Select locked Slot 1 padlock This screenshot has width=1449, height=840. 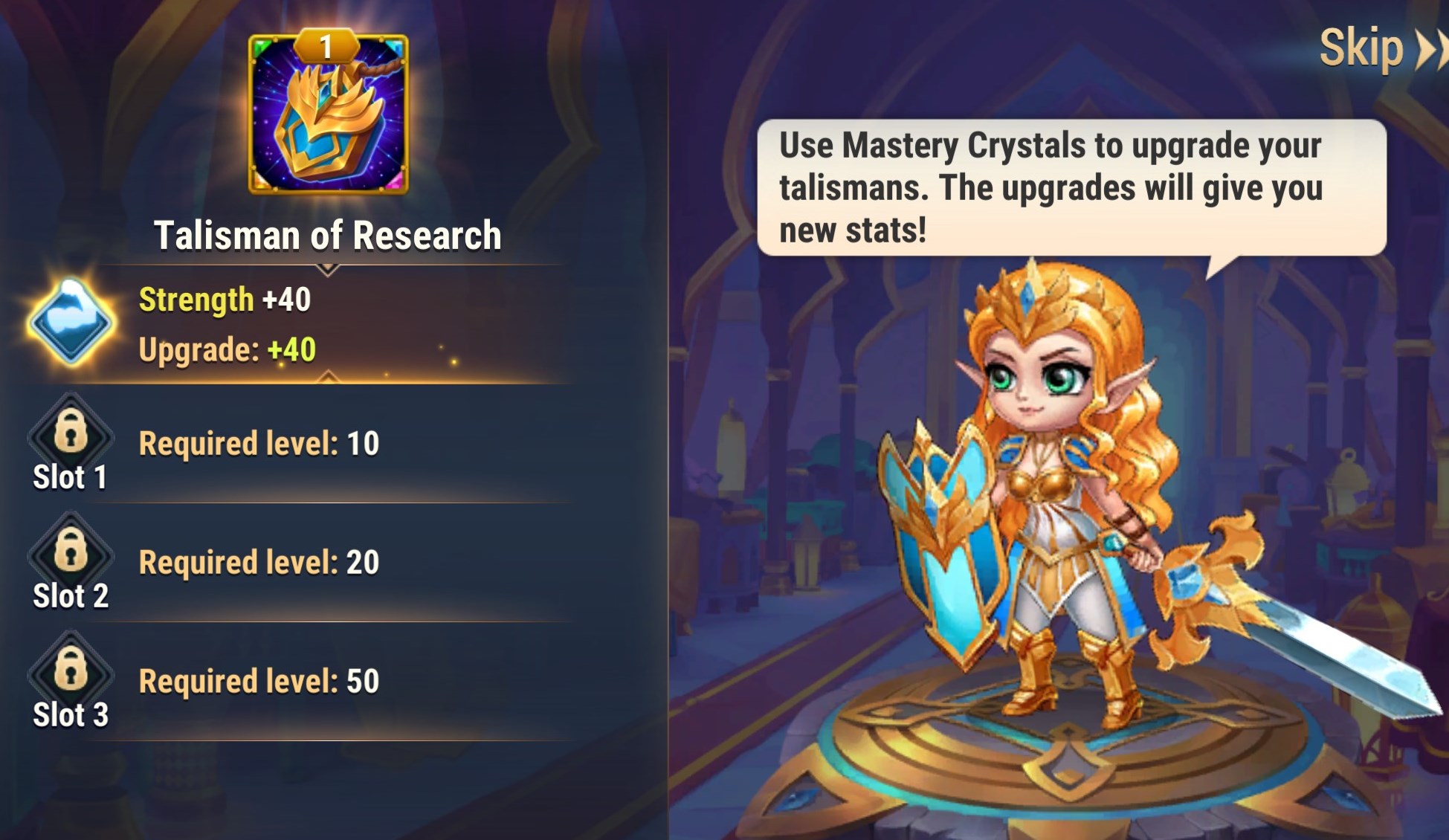click(71, 431)
